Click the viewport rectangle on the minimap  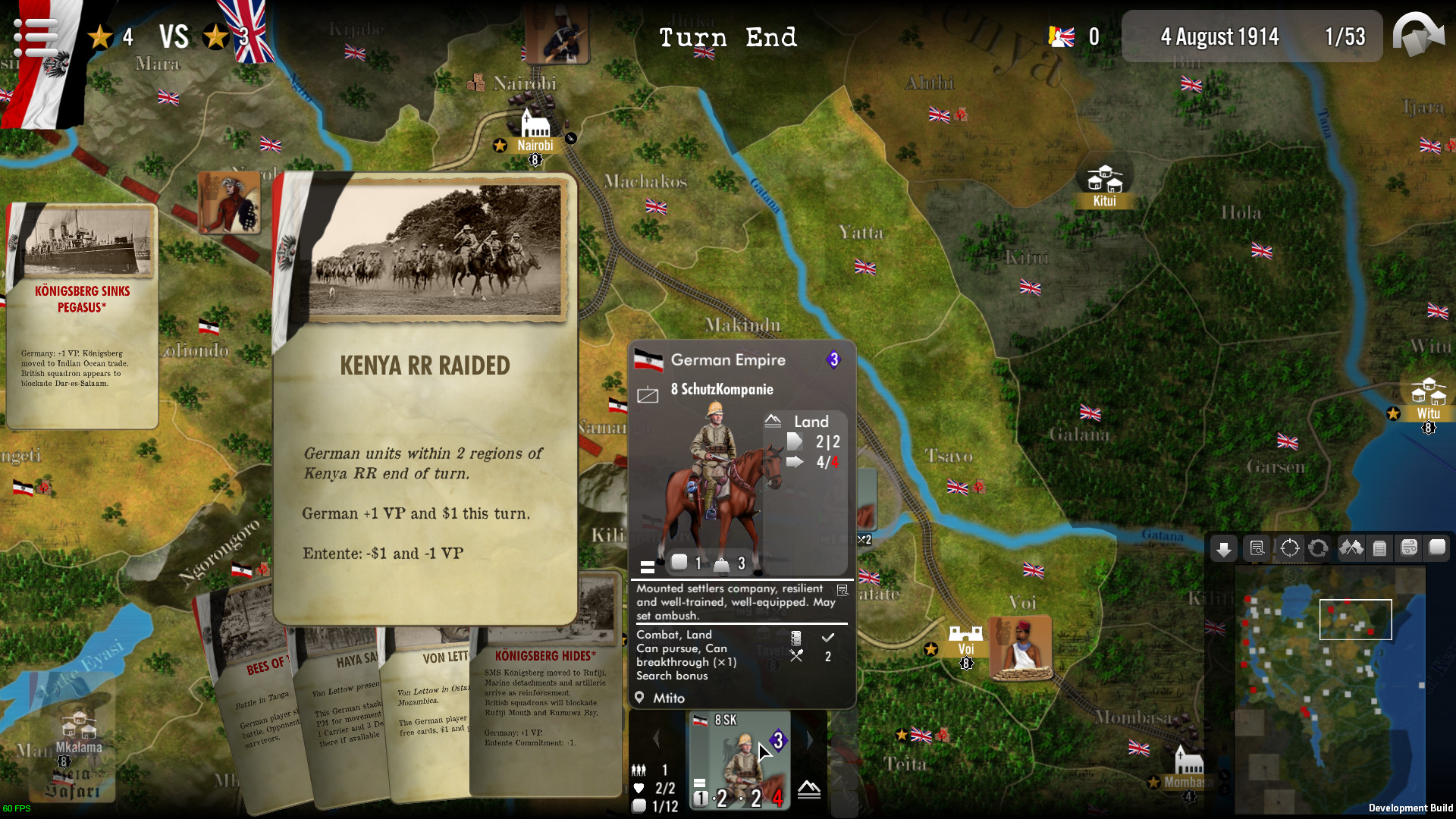coord(1356,620)
